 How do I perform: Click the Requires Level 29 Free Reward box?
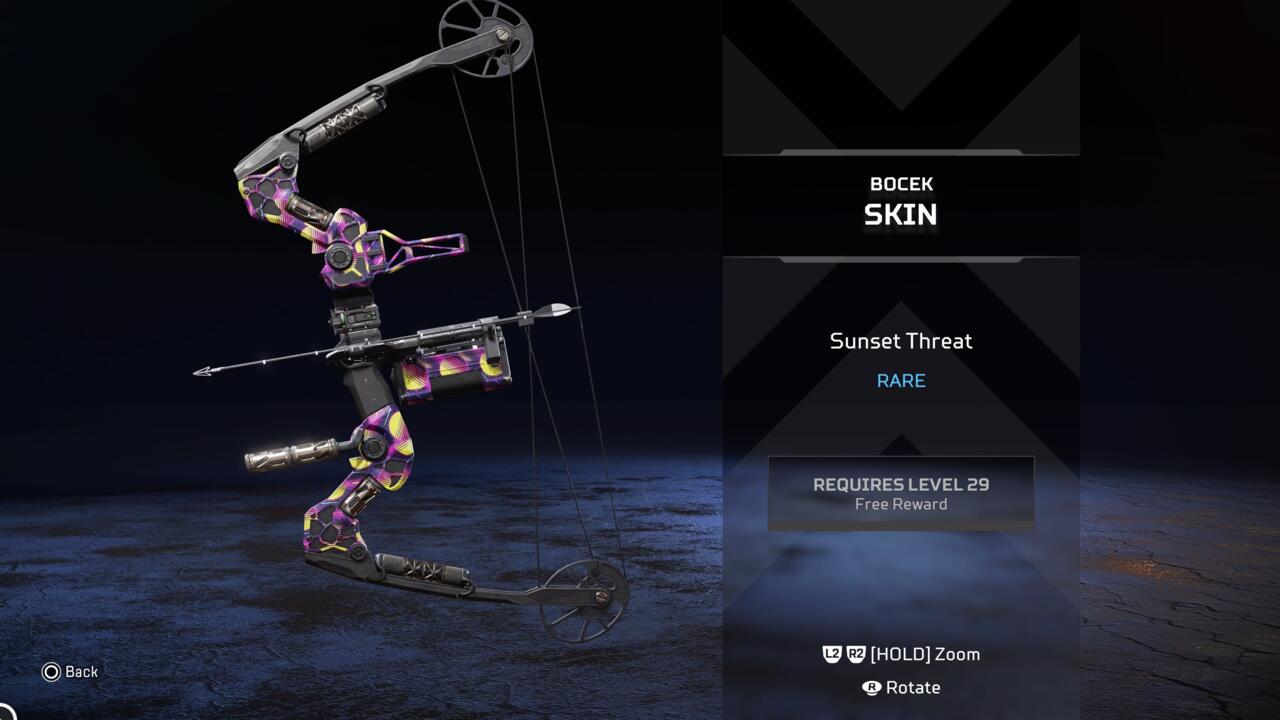tap(900, 493)
